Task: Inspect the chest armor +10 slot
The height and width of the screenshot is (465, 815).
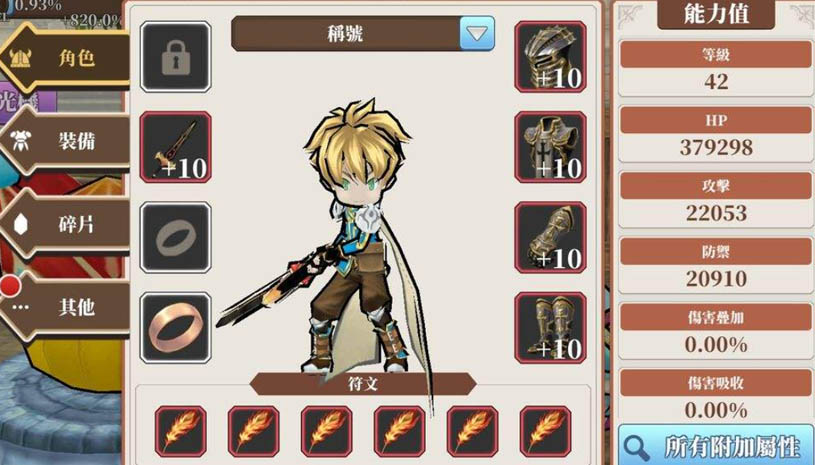Action: click(550, 147)
